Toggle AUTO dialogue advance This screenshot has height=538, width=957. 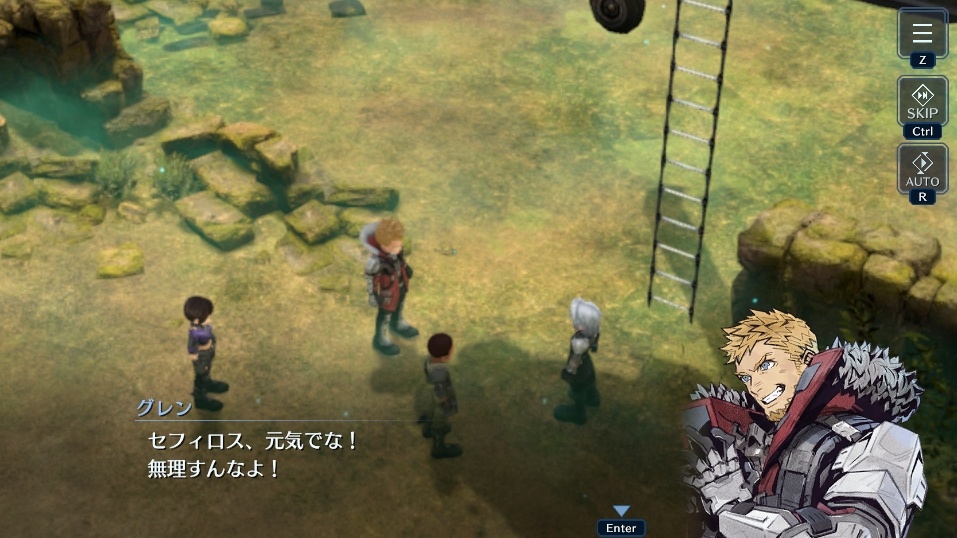click(922, 168)
